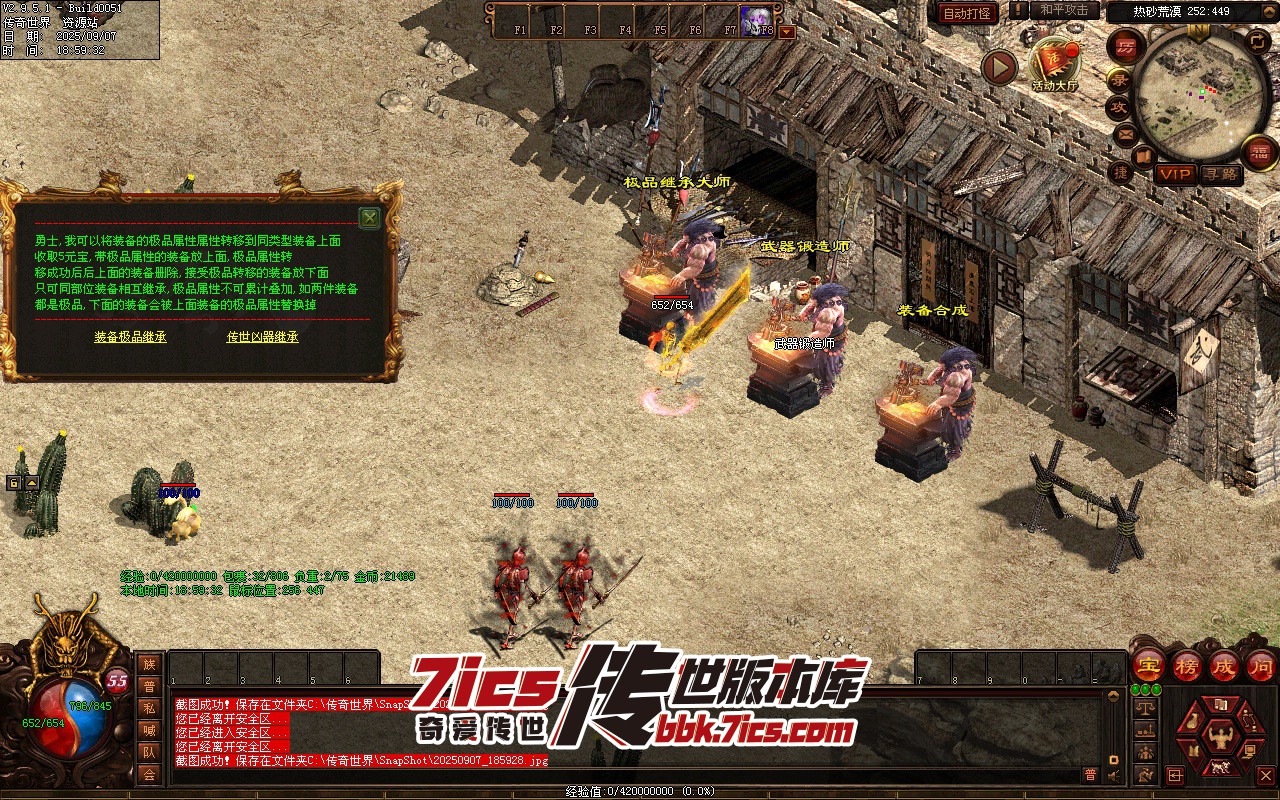Open the mail envelope icon
This screenshot has height=800, width=1280.
click(1126, 134)
